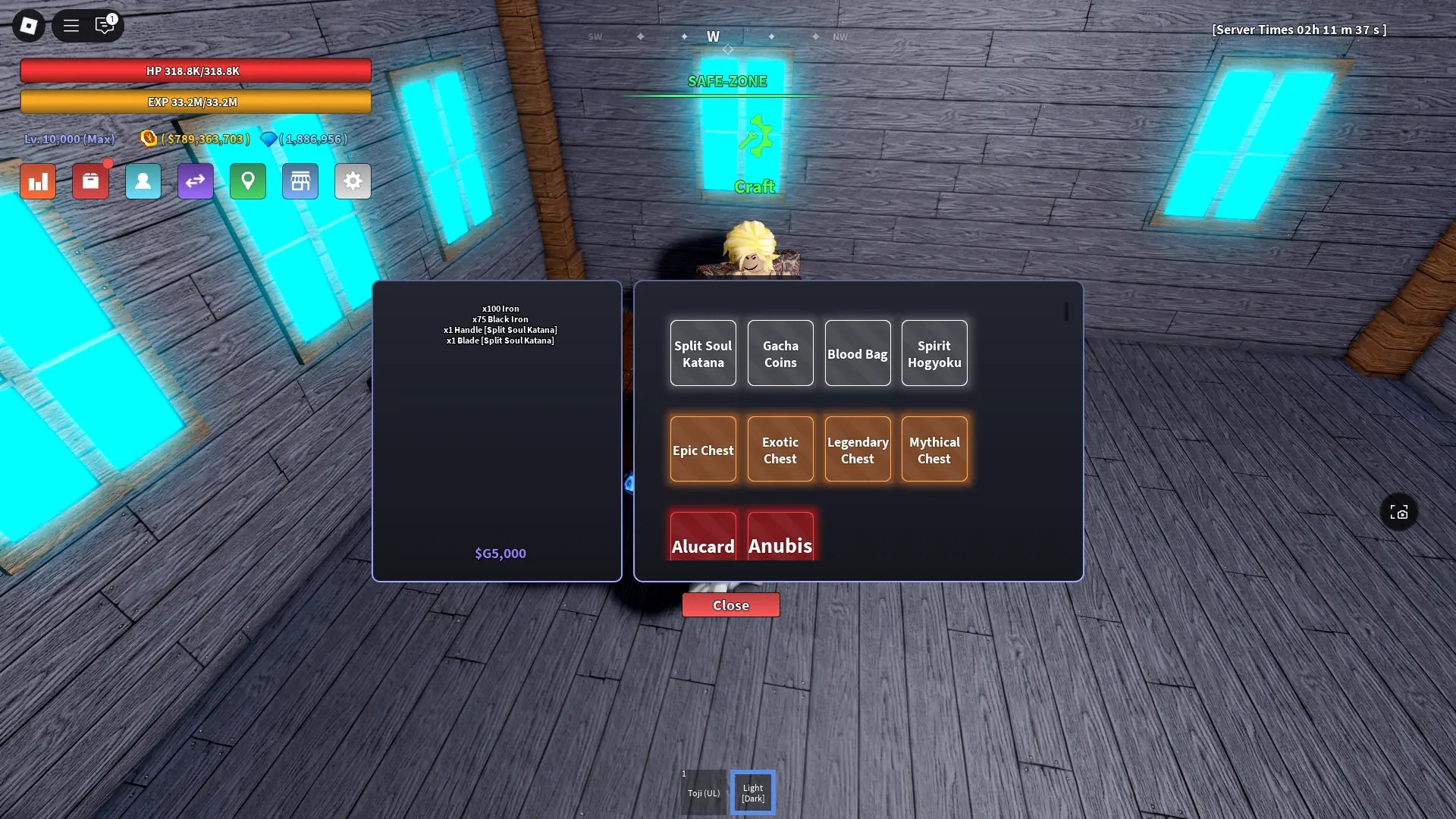Open the shop storefront icon
The width and height of the screenshot is (1456, 819).
[300, 181]
